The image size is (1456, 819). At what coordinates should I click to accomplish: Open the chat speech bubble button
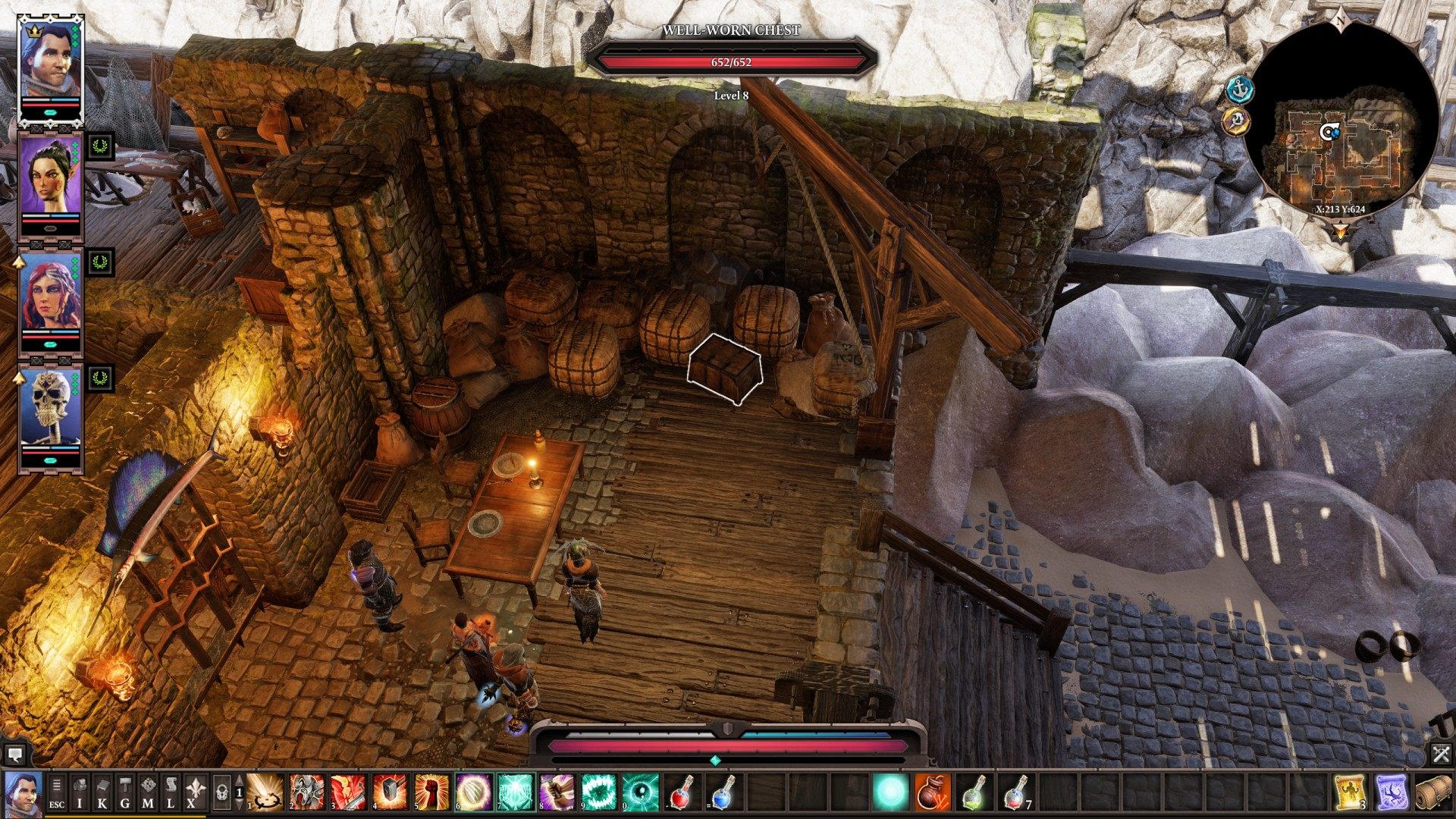(x=14, y=755)
